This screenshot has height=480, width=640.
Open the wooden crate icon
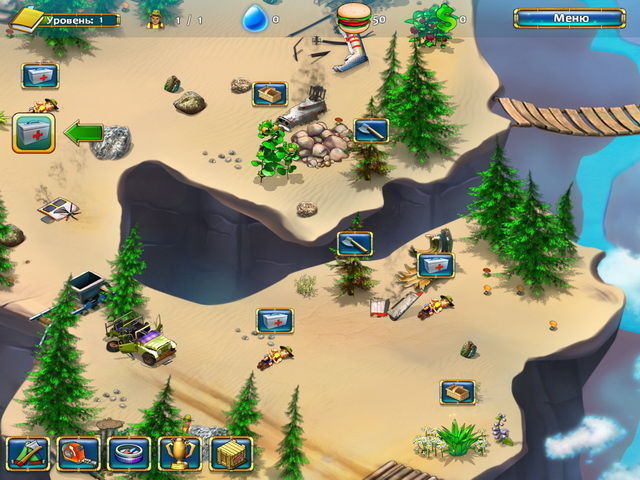pos(231,453)
